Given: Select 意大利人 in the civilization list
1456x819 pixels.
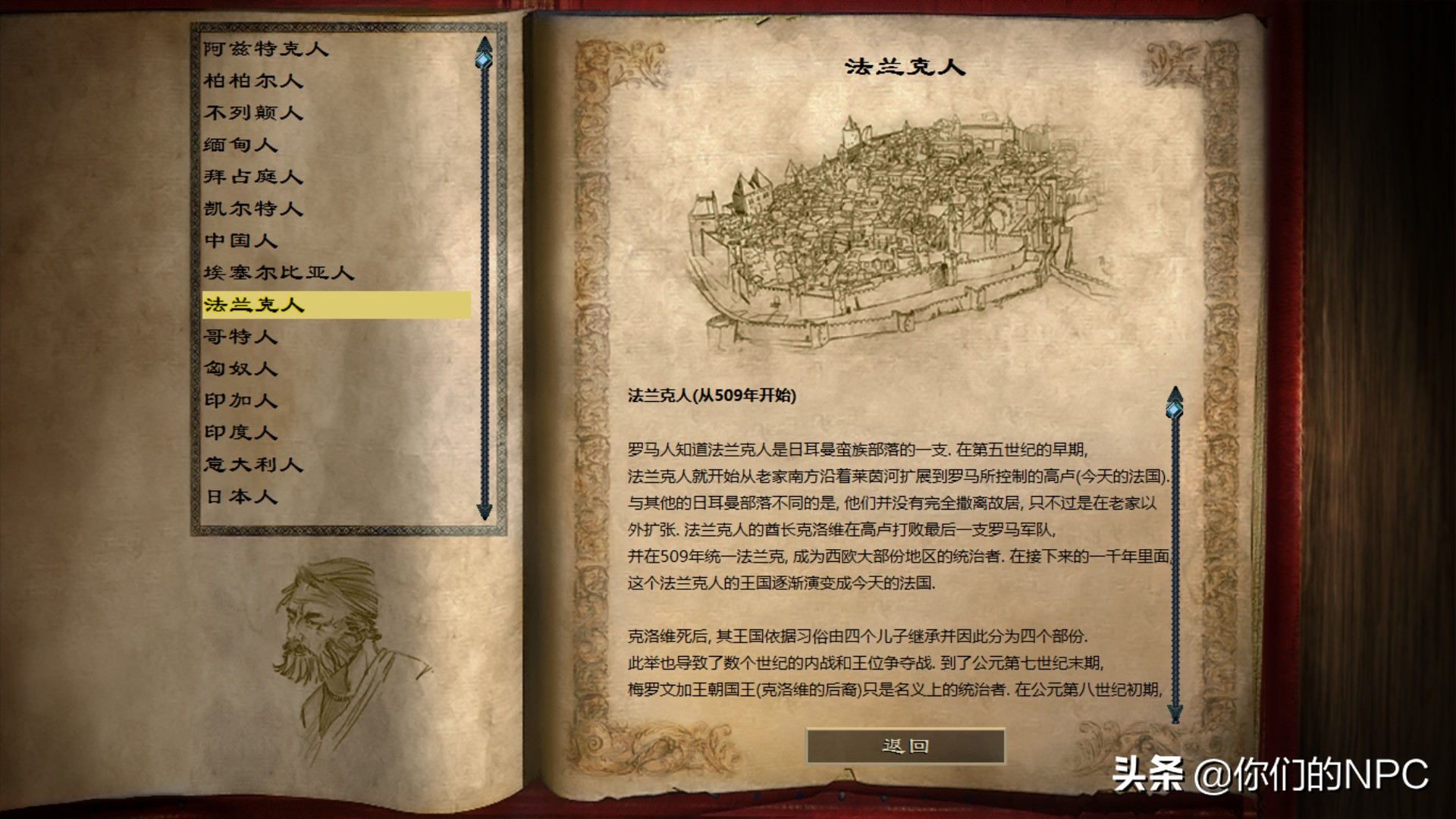Looking at the screenshot, I should 253,466.
